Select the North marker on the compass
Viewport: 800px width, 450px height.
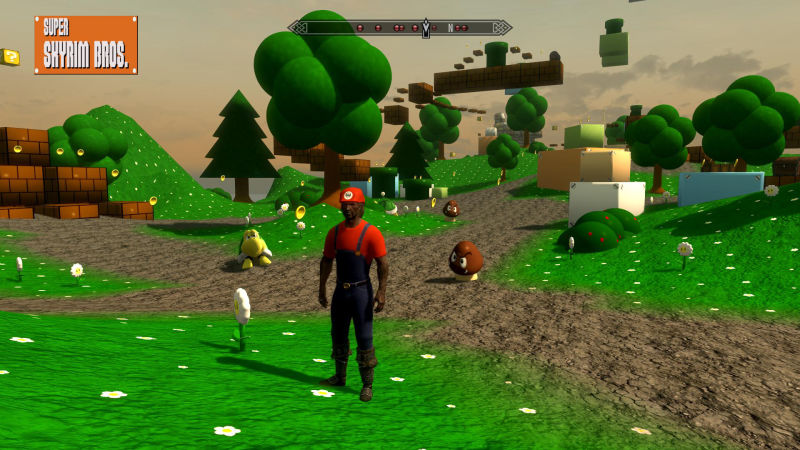pos(451,28)
